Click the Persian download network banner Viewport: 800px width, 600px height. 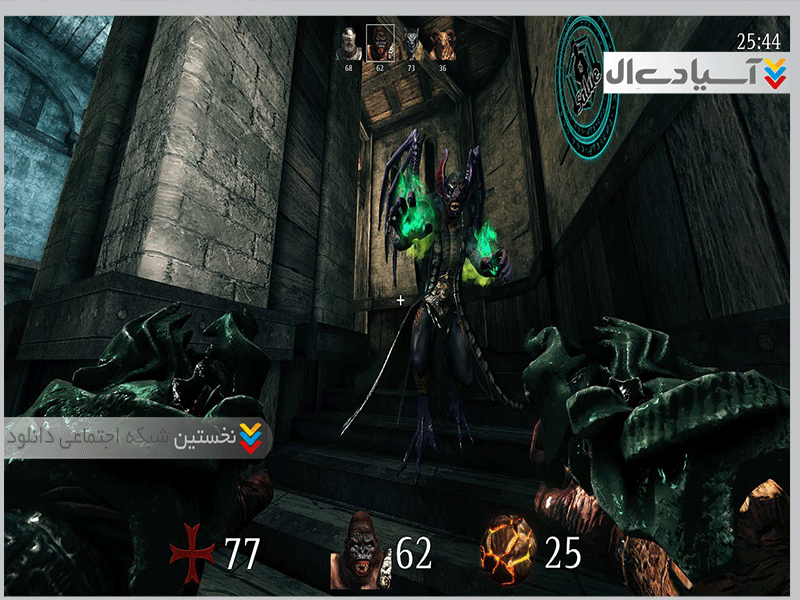pyautogui.click(x=137, y=437)
